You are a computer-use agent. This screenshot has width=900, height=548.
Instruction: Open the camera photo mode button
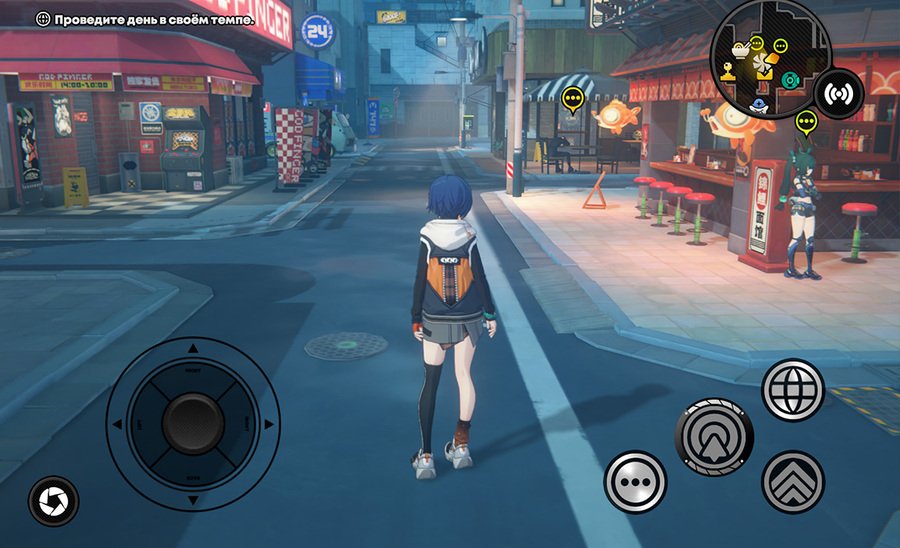[x=53, y=500]
